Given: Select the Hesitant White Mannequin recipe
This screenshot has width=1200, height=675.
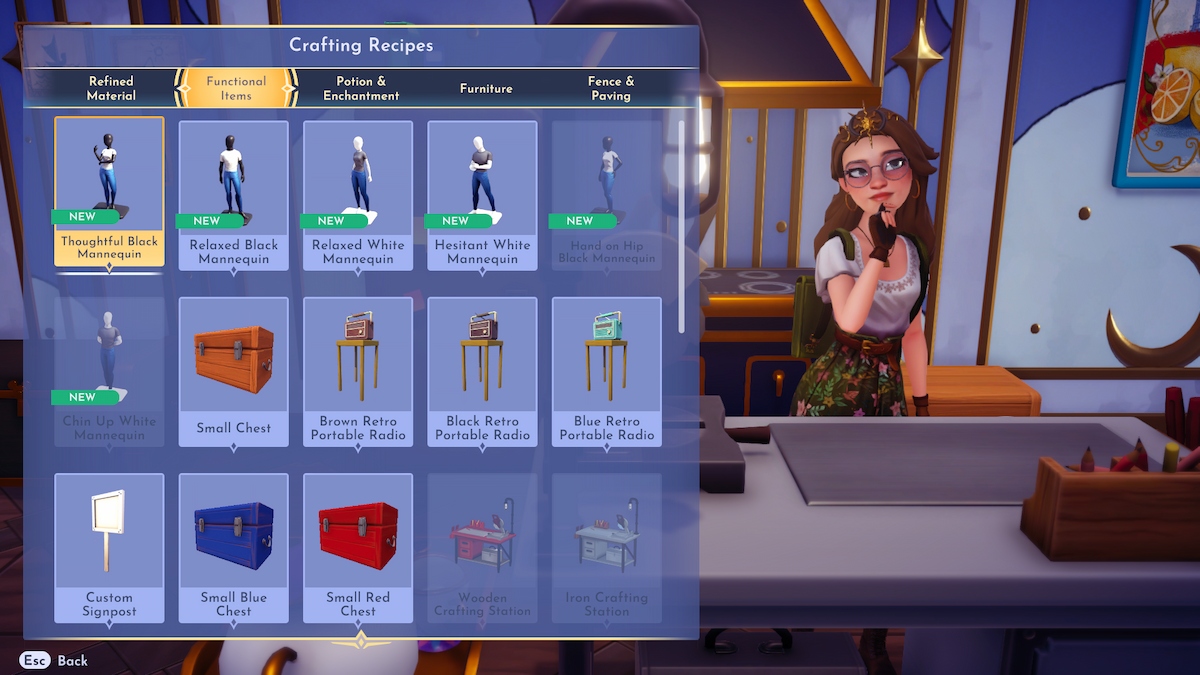Looking at the screenshot, I should (x=482, y=195).
